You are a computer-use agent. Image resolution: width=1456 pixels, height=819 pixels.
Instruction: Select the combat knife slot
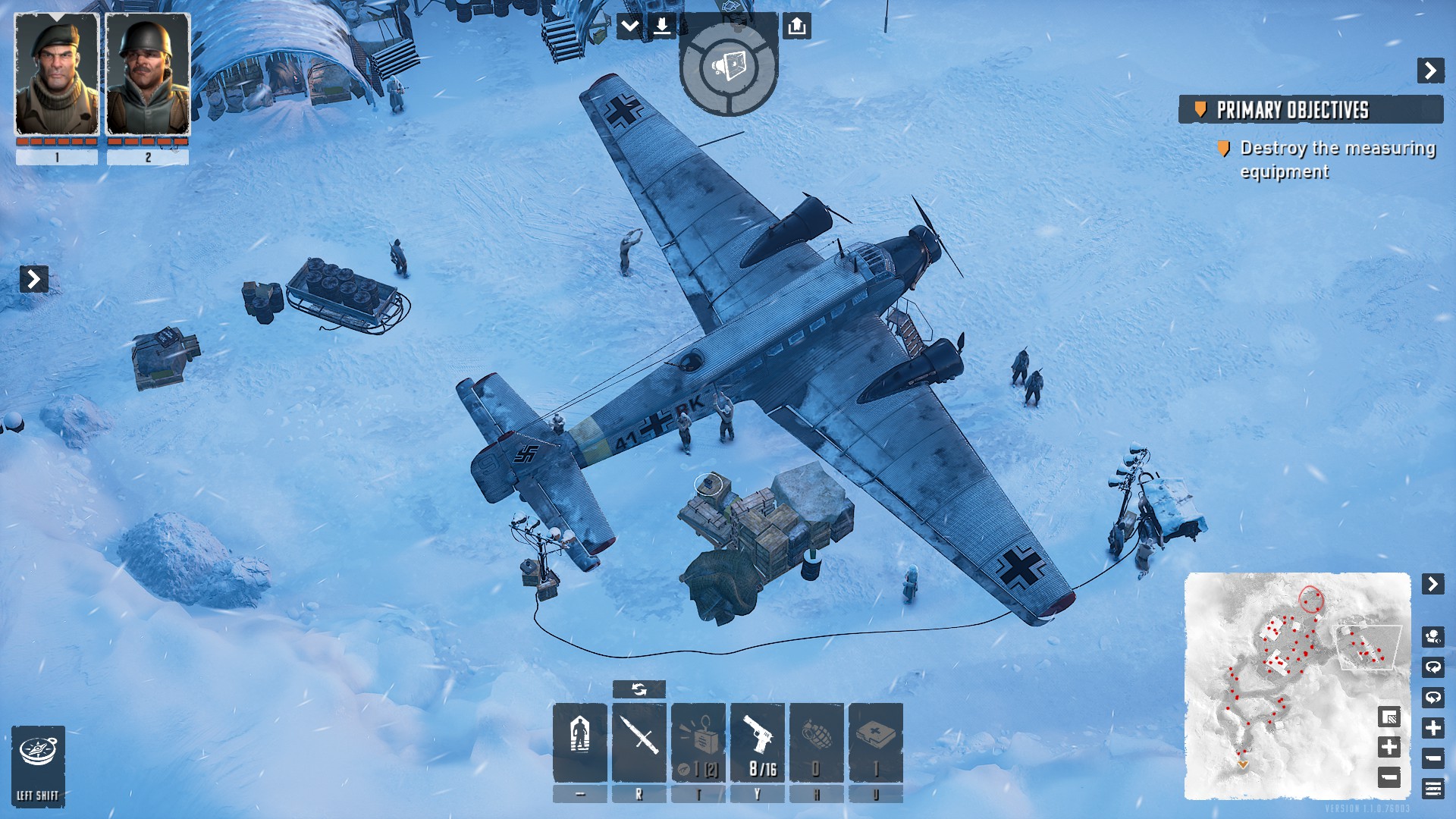click(x=639, y=742)
